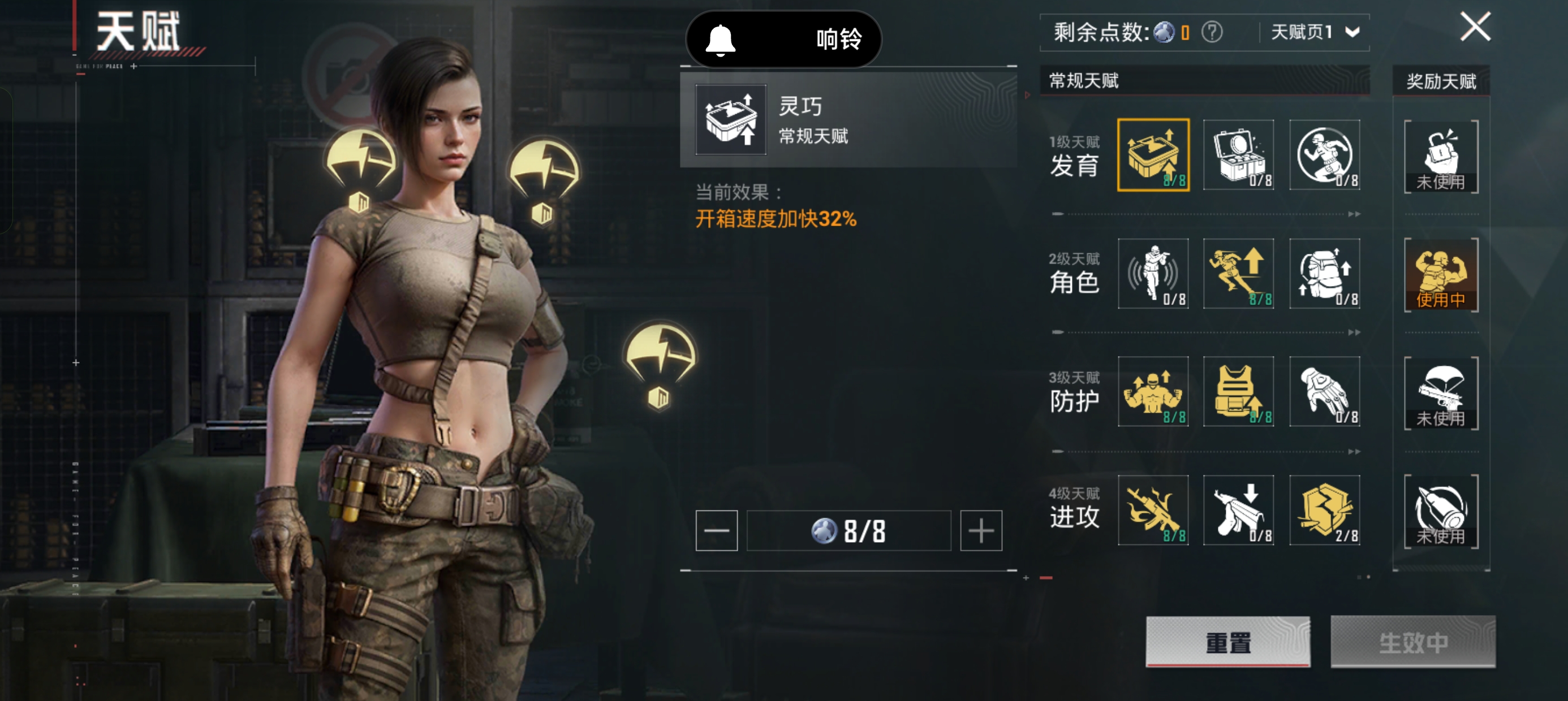Choose the magnifier loot box talent
Image resolution: width=1568 pixels, height=701 pixels.
(1239, 155)
